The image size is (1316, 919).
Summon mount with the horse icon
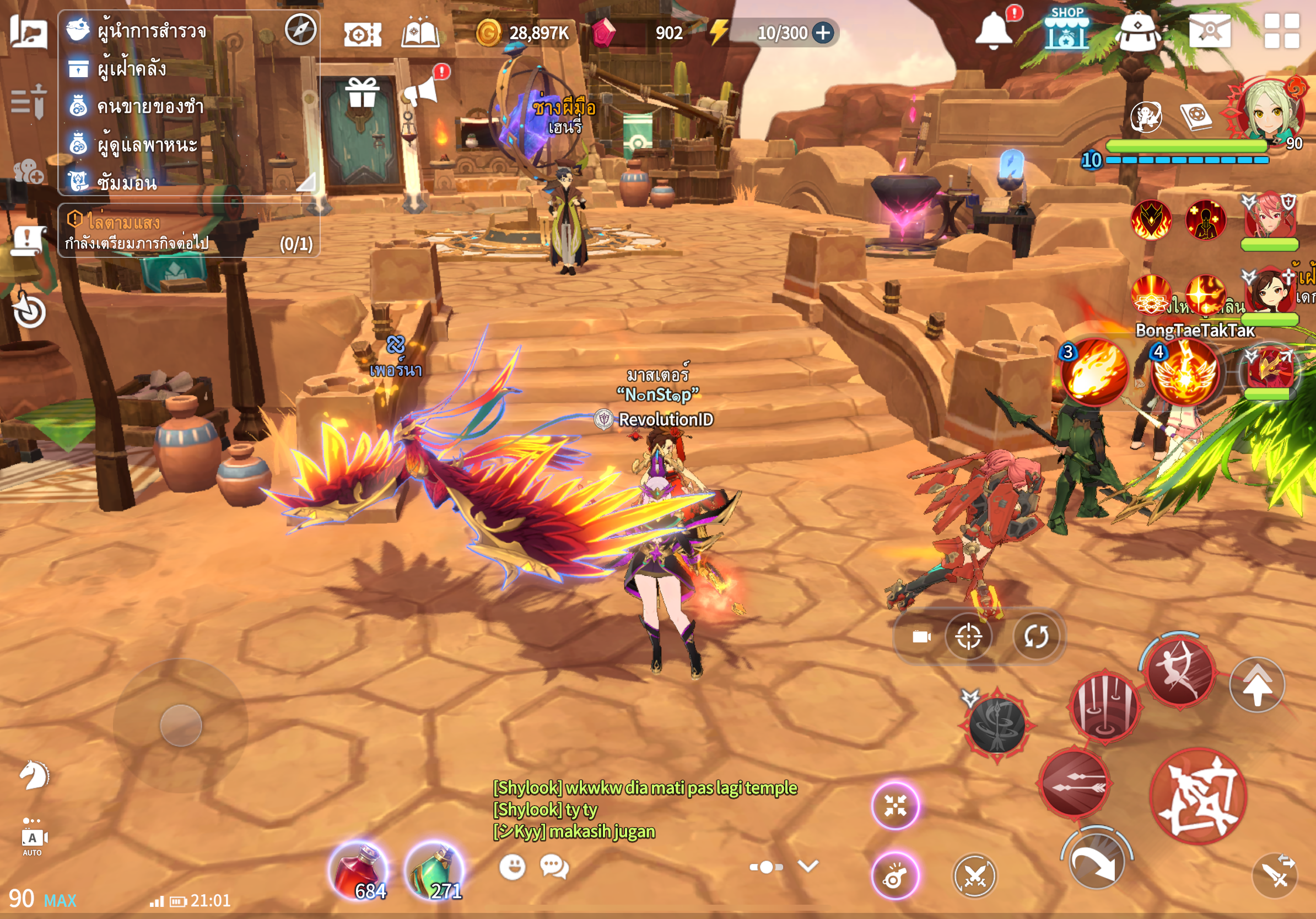pos(34,776)
